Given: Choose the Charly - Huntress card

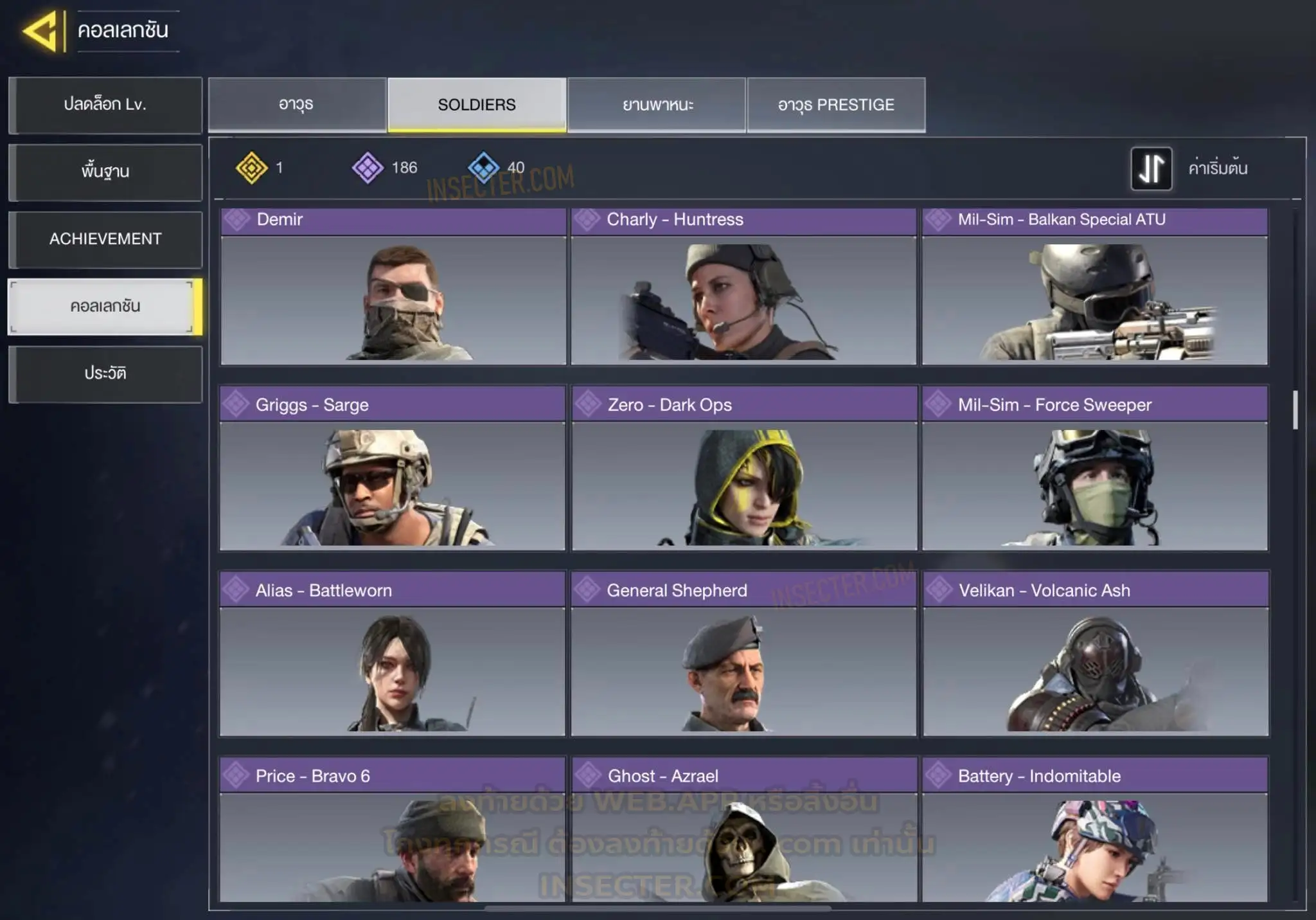Looking at the screenshot, I should (743, 287).
